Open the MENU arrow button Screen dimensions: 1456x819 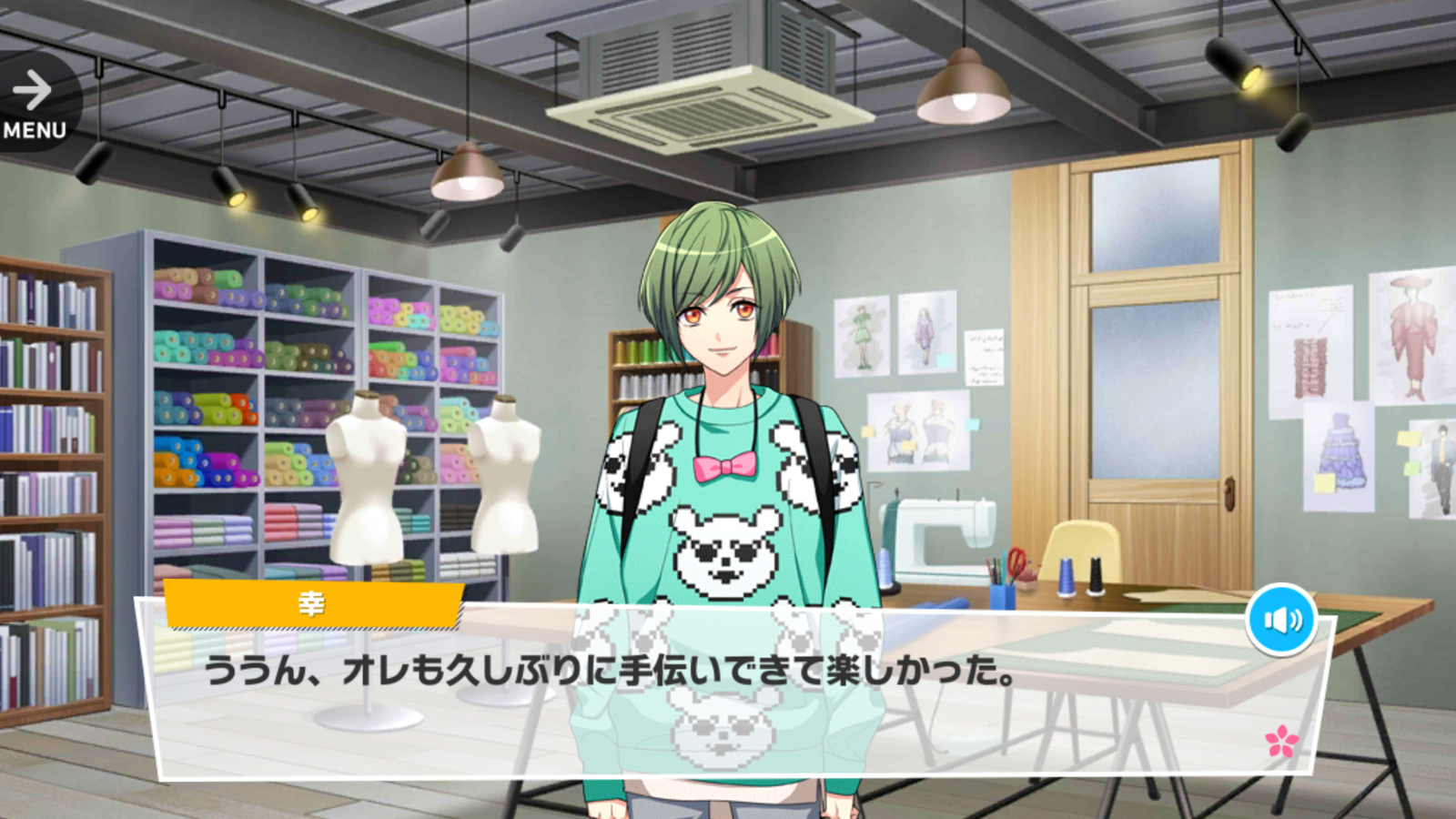[35, 102]
